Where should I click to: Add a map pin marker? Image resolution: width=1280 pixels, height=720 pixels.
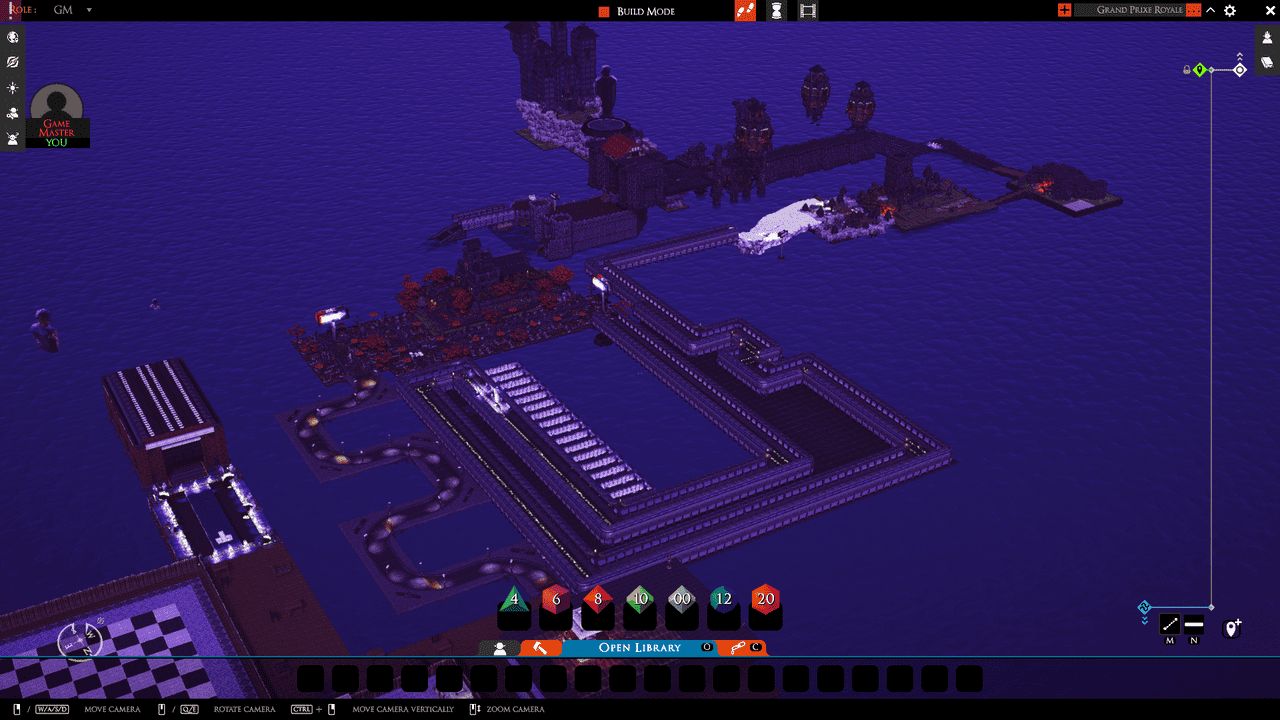(x=1233, y=628)
